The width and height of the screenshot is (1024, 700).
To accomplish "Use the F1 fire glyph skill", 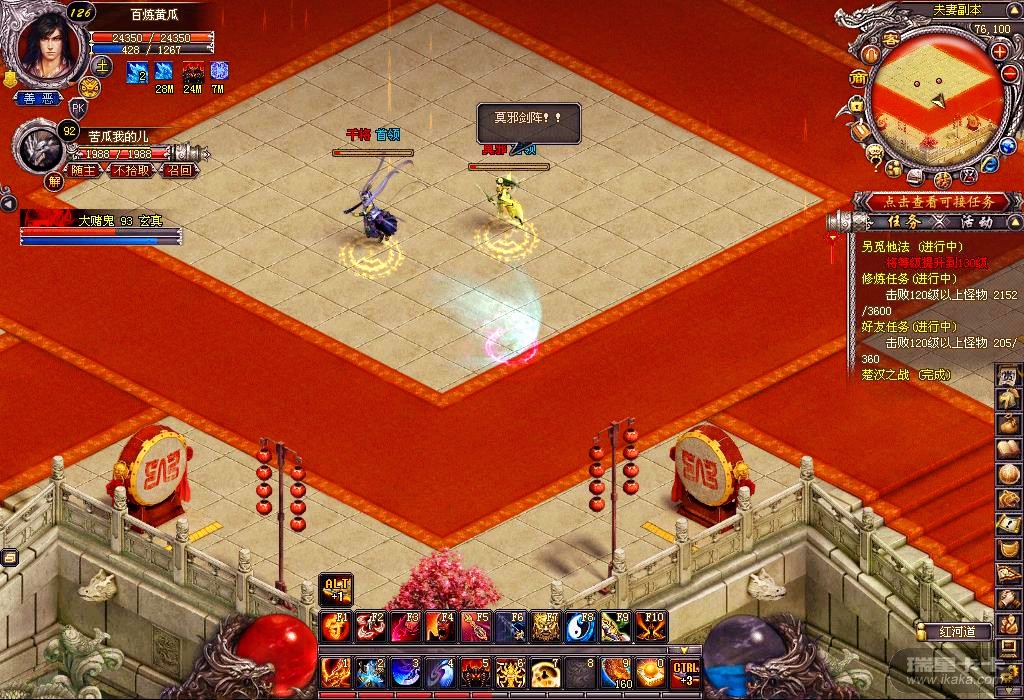I will [335, 627].
